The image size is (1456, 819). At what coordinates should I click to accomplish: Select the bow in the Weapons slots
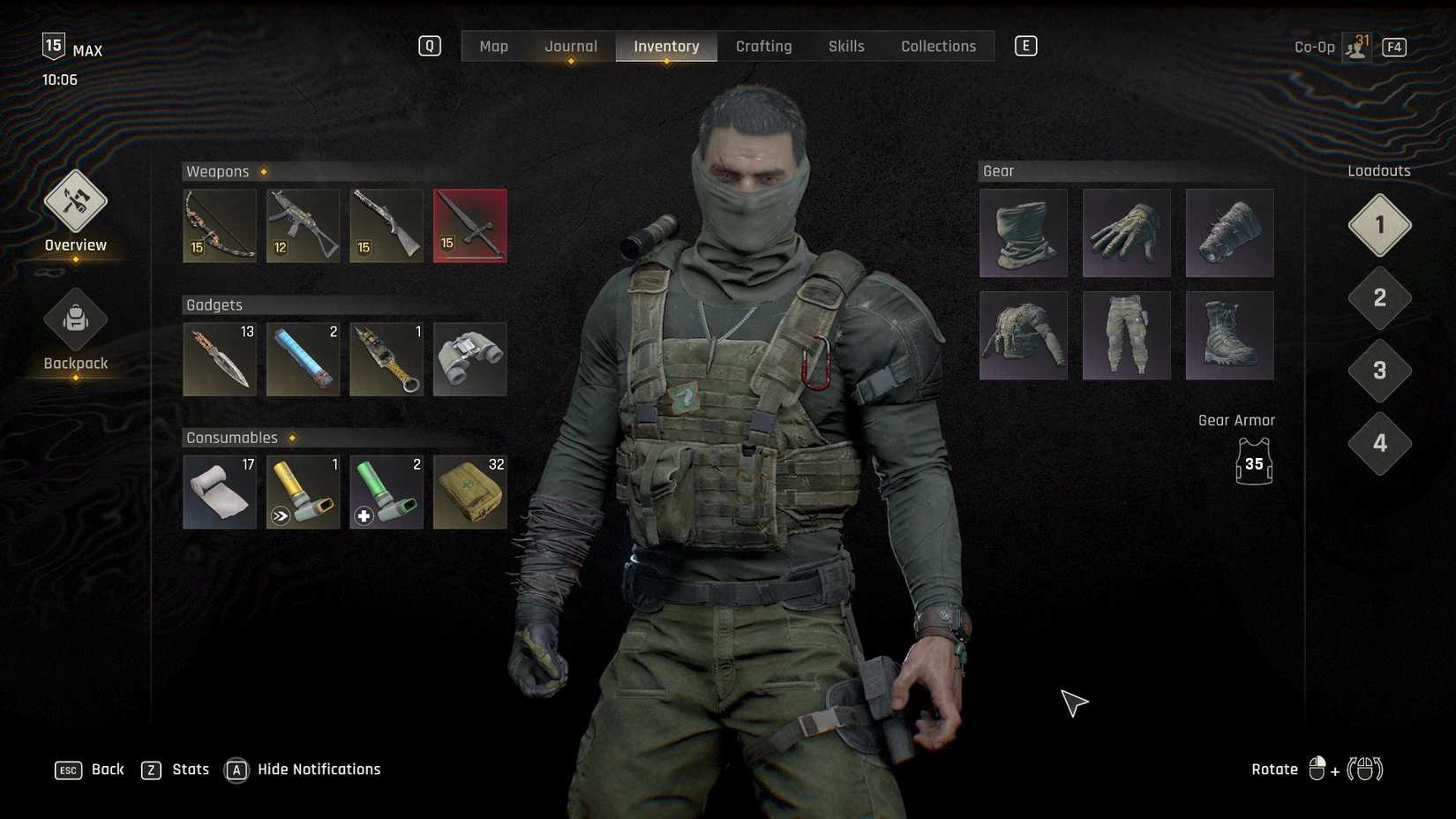click(x=219, y=225)
